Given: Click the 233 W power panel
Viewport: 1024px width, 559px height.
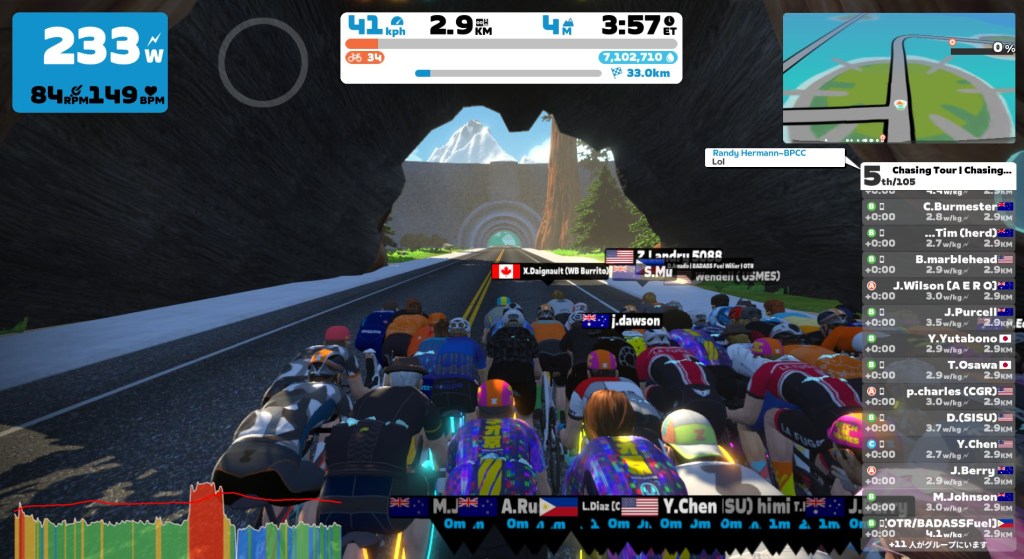Looking at the screenshot, I should point(90,62).
